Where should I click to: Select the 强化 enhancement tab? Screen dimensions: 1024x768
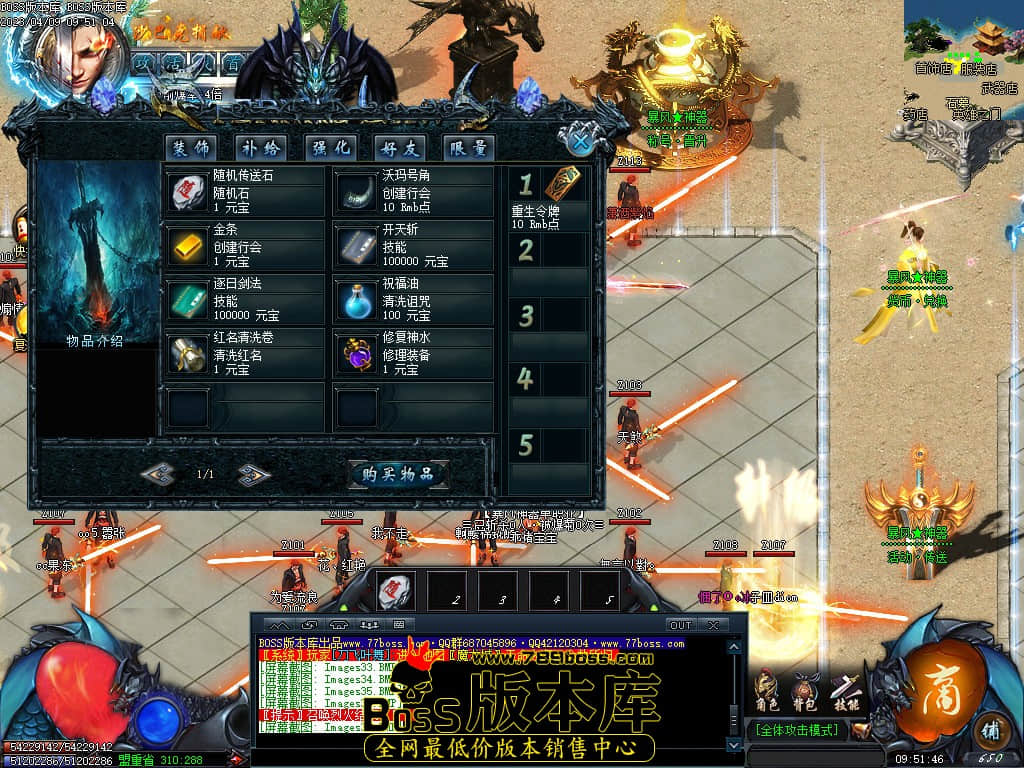tap(330, 148)
